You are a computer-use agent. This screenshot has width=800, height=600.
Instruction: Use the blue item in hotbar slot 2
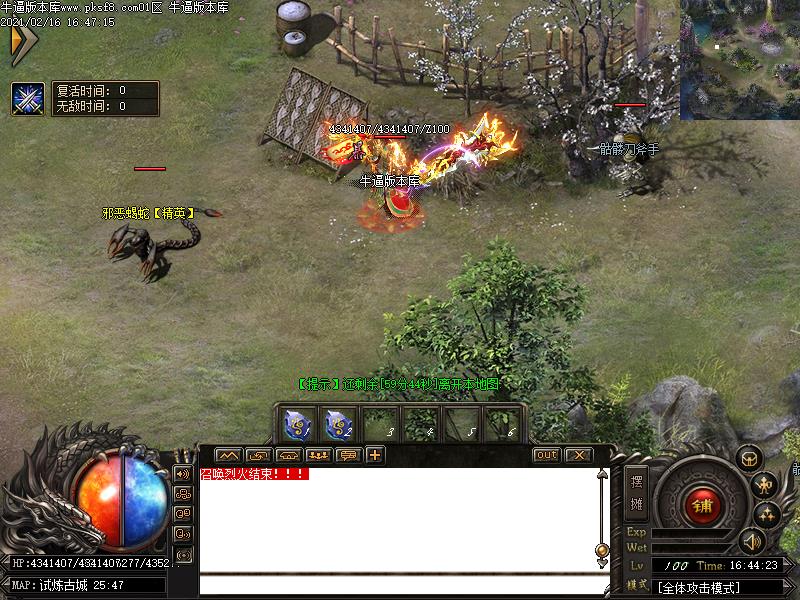(x=338, y=425)
